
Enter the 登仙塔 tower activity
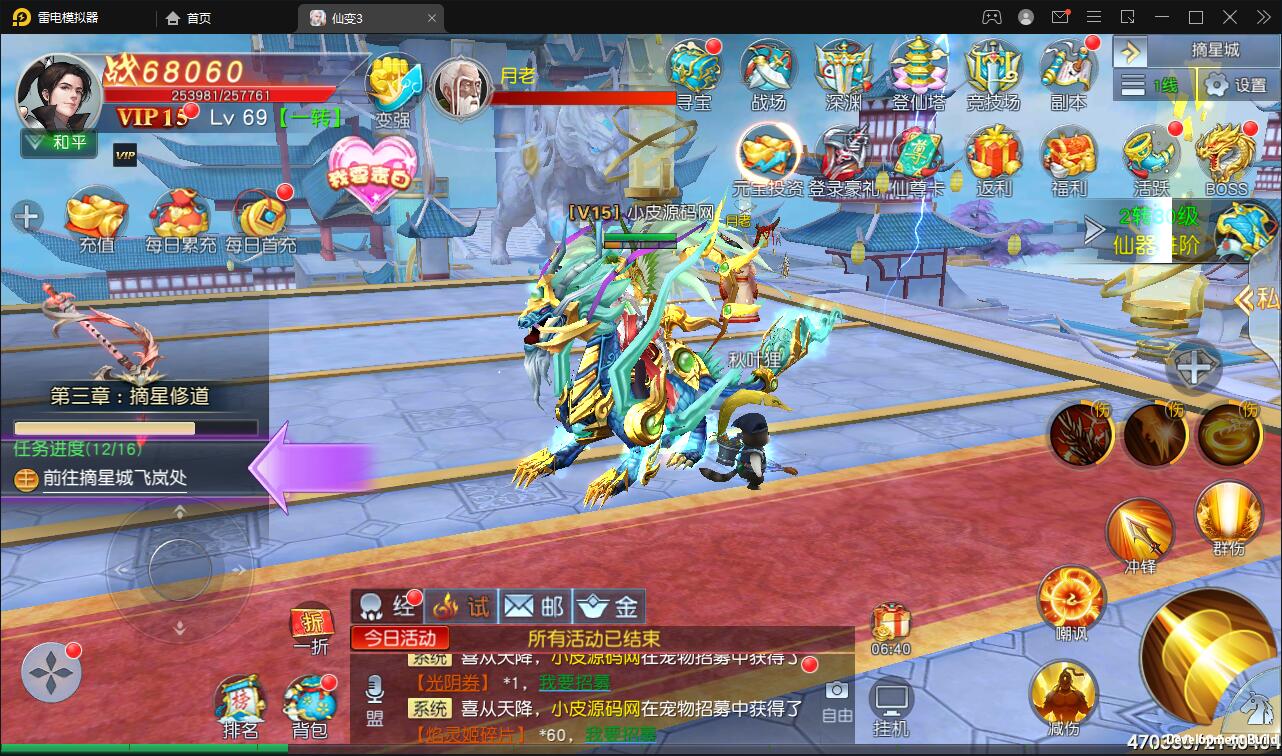[x=918, y=70]
